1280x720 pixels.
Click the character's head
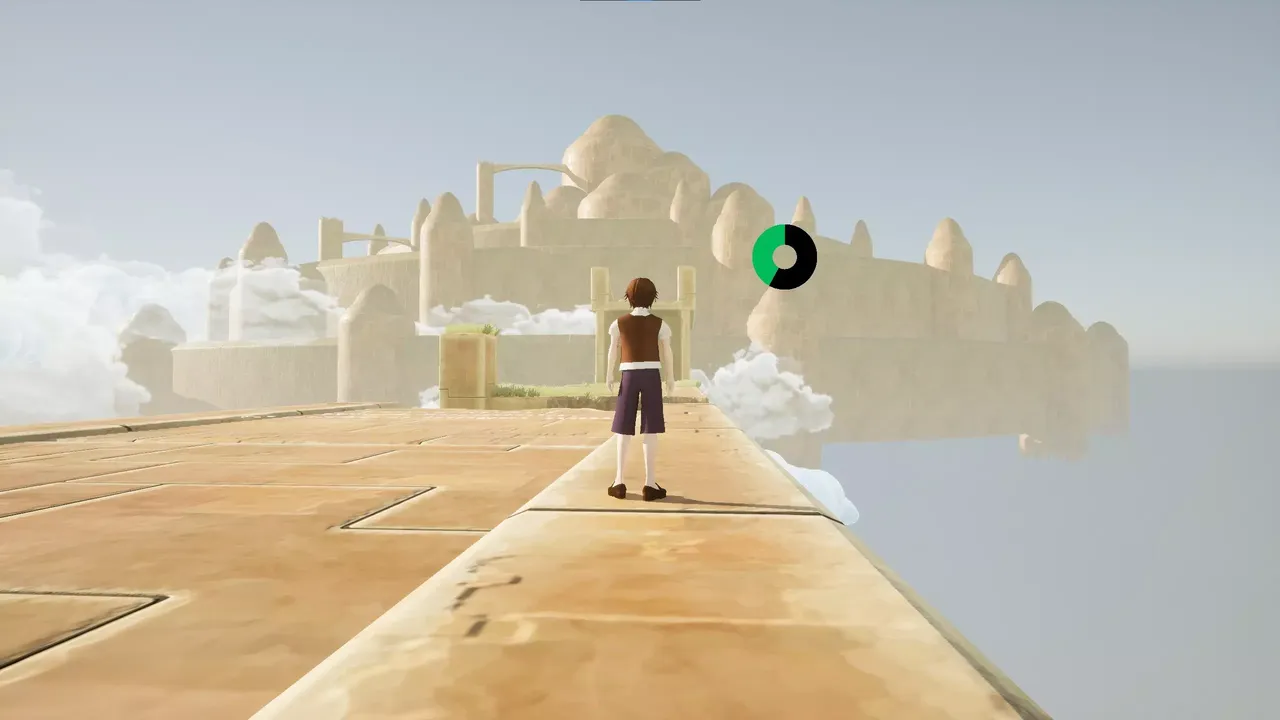[x=640, y=290]
